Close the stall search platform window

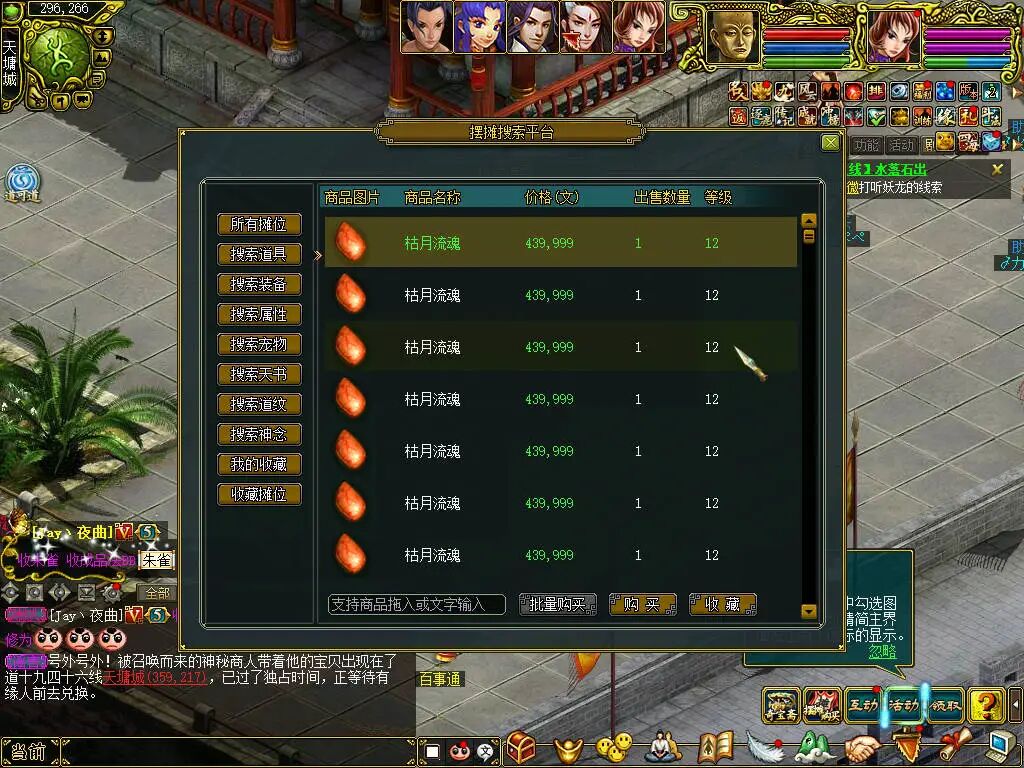(x=830, y=143)
